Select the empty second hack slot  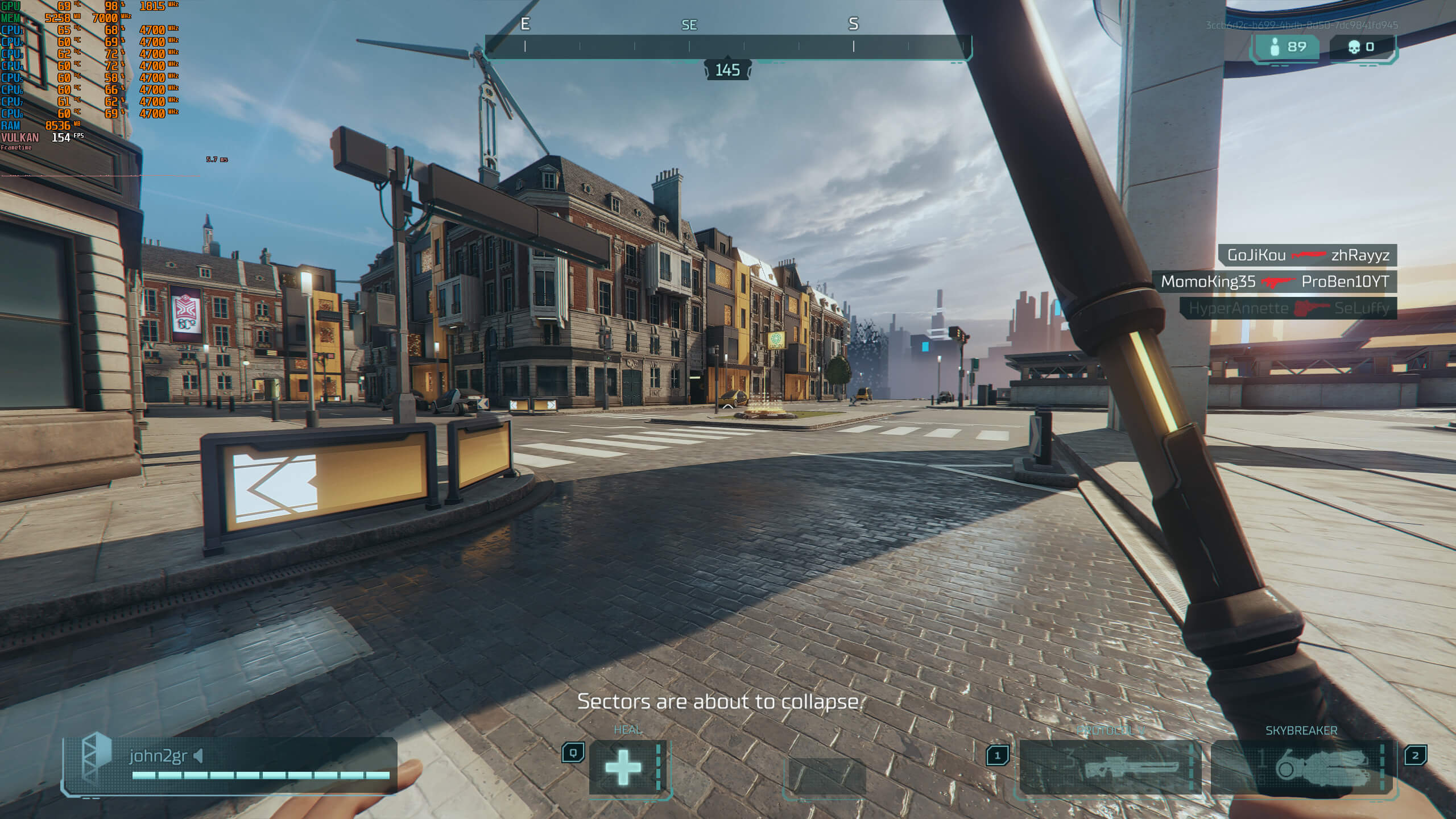tap(824, 775)
